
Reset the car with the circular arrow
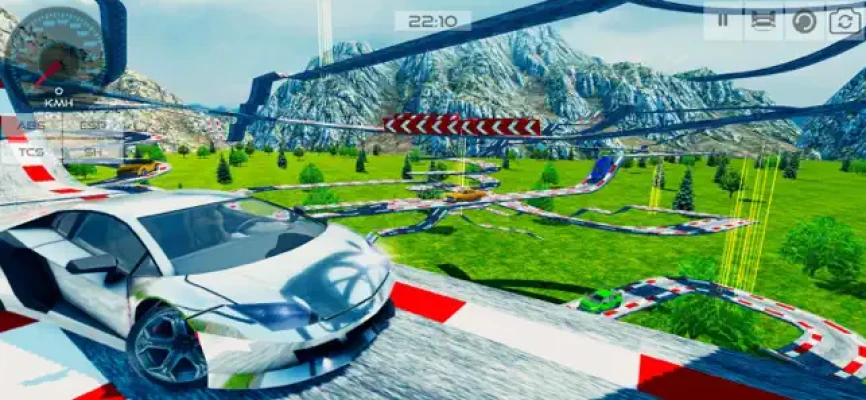(803, 21)
